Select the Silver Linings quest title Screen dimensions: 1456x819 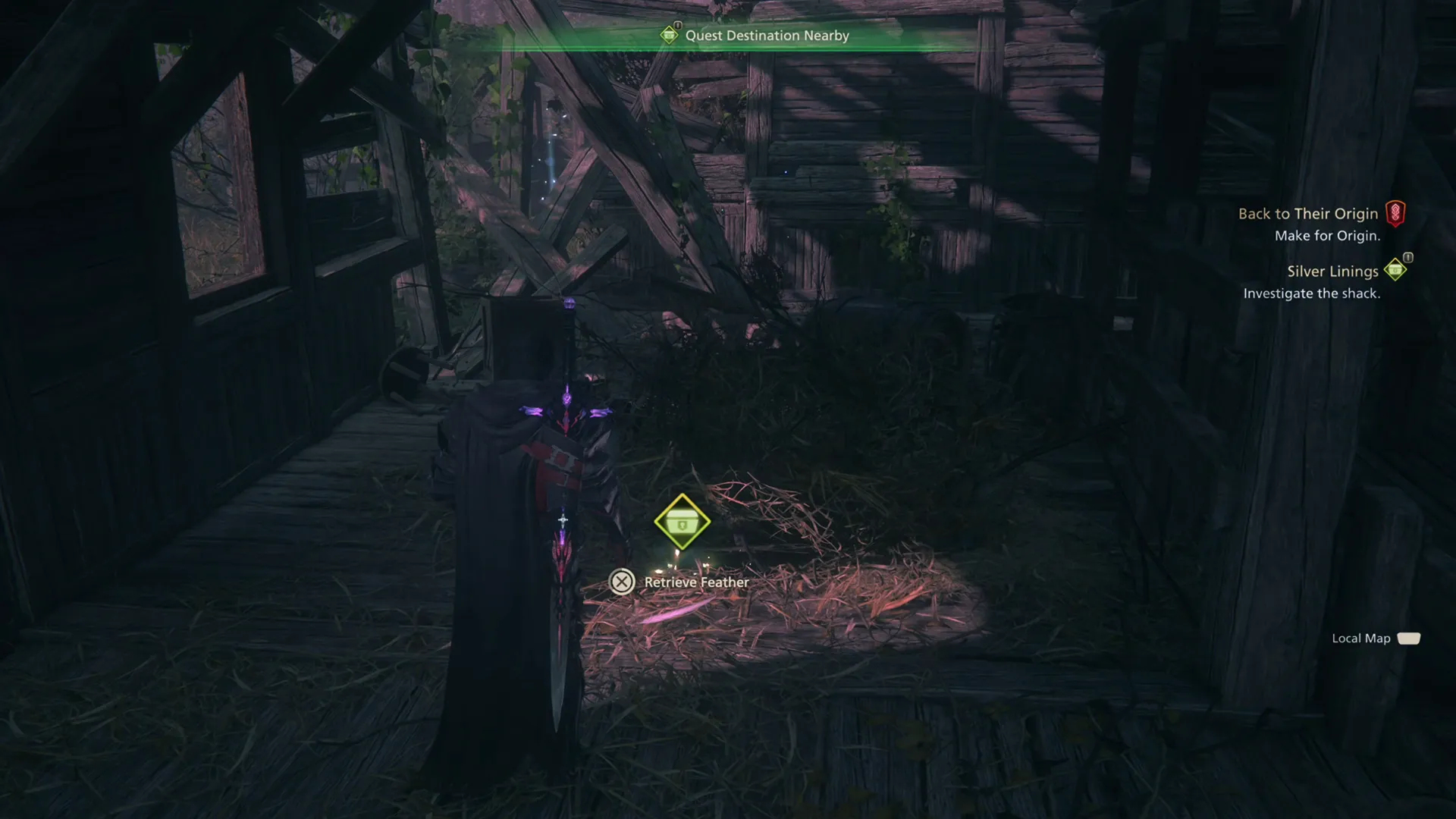tap(1333, 271)
